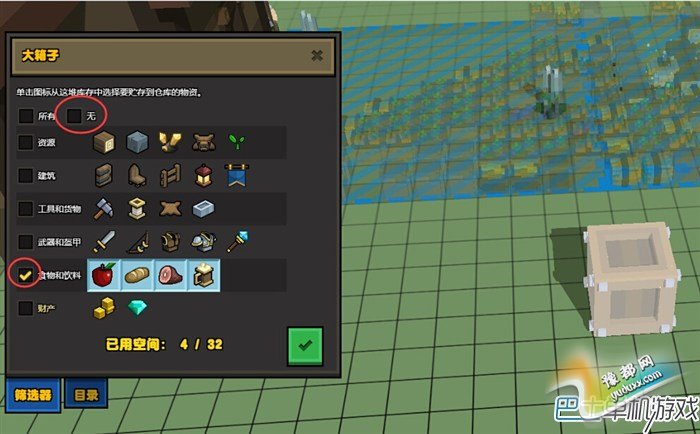Select the ham meat item icon
Viewport: 700px width, 434px height.
171,275
